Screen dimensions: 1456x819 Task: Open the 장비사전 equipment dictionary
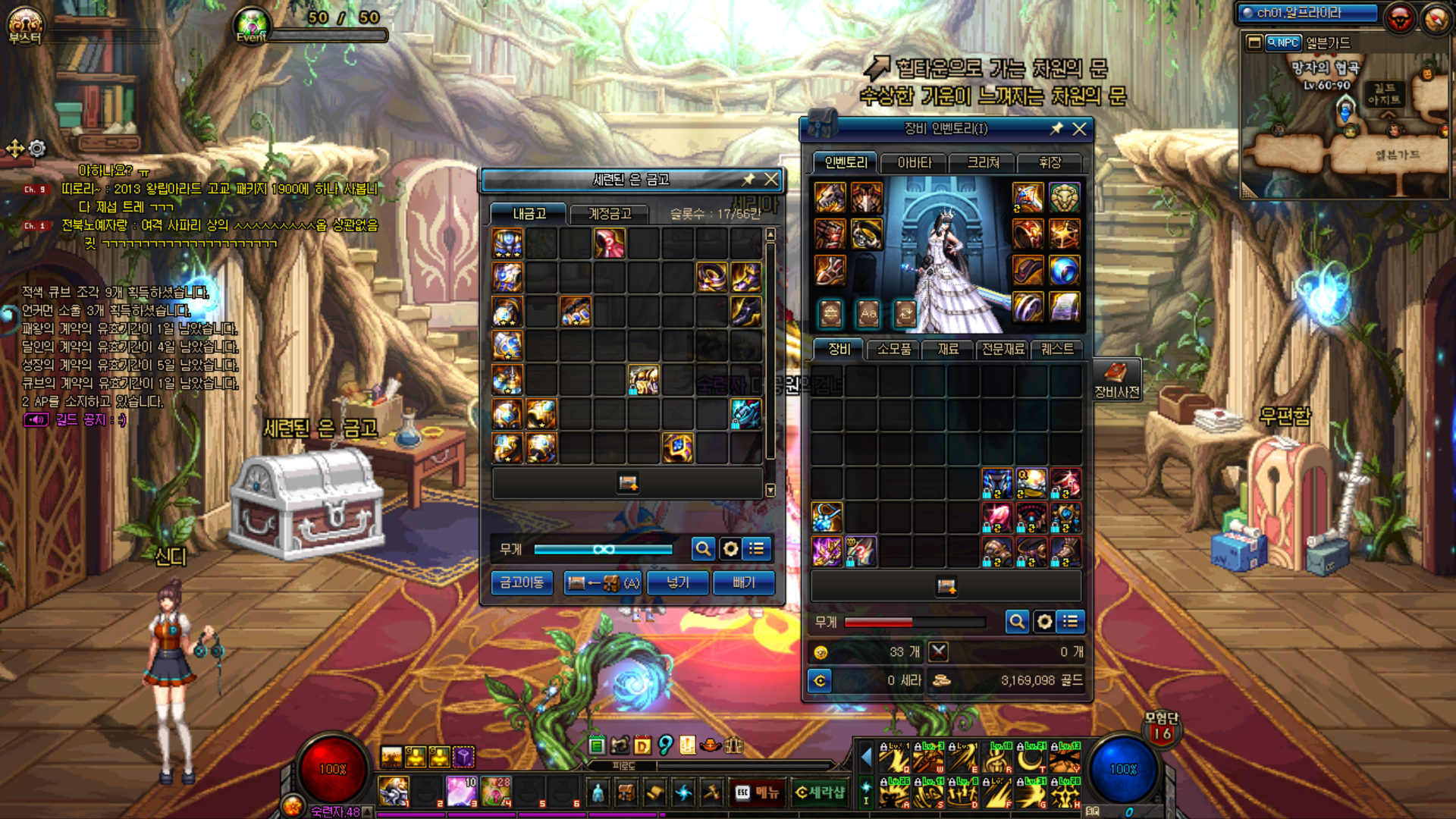coord(1116,381)
